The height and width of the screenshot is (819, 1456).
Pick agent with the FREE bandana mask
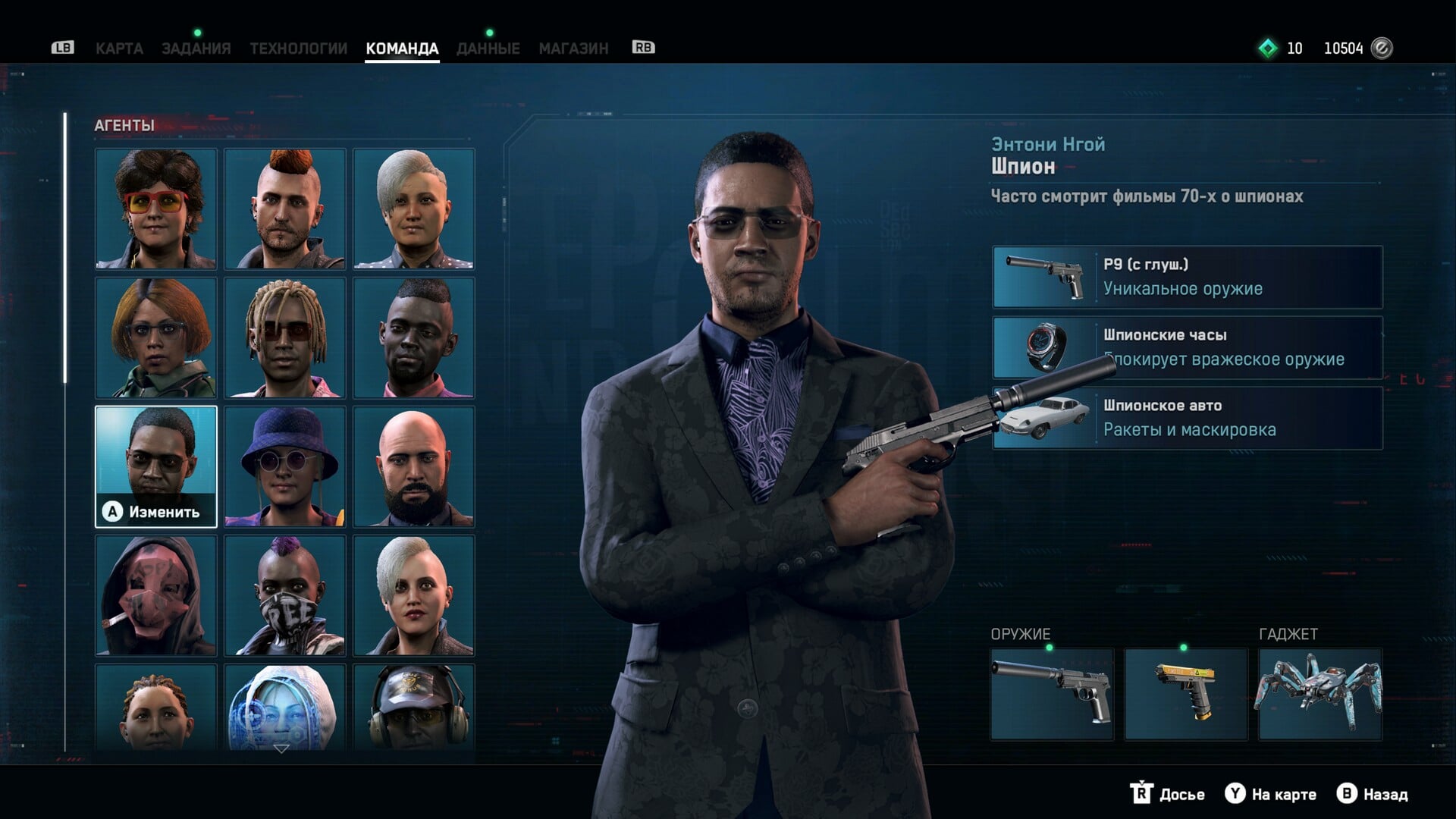point(285,595)
